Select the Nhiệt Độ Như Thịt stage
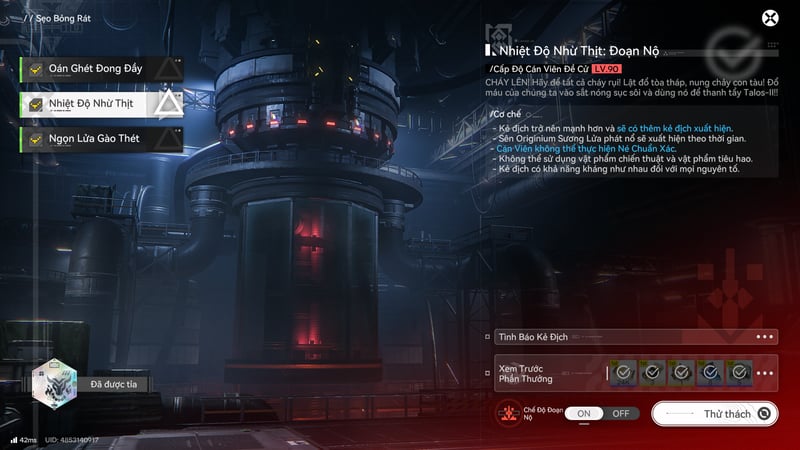The image size is (800, 450). tap(95, 103)
